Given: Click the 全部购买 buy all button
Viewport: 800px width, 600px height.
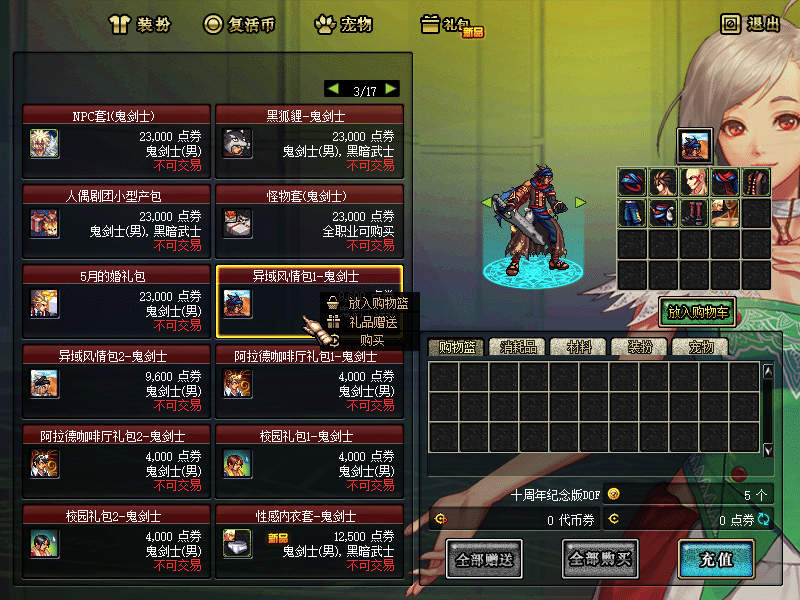Looking at the screenshot, I should coord(600,558).
